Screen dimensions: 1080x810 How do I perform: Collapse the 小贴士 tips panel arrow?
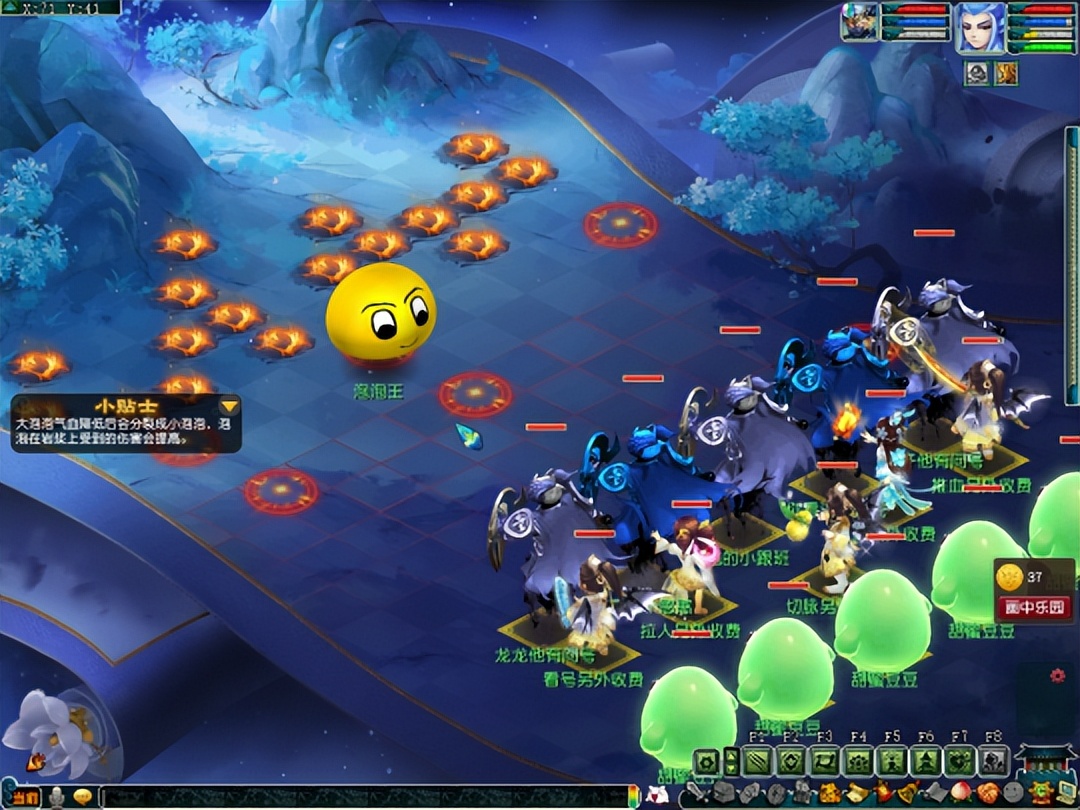(230, 406)
